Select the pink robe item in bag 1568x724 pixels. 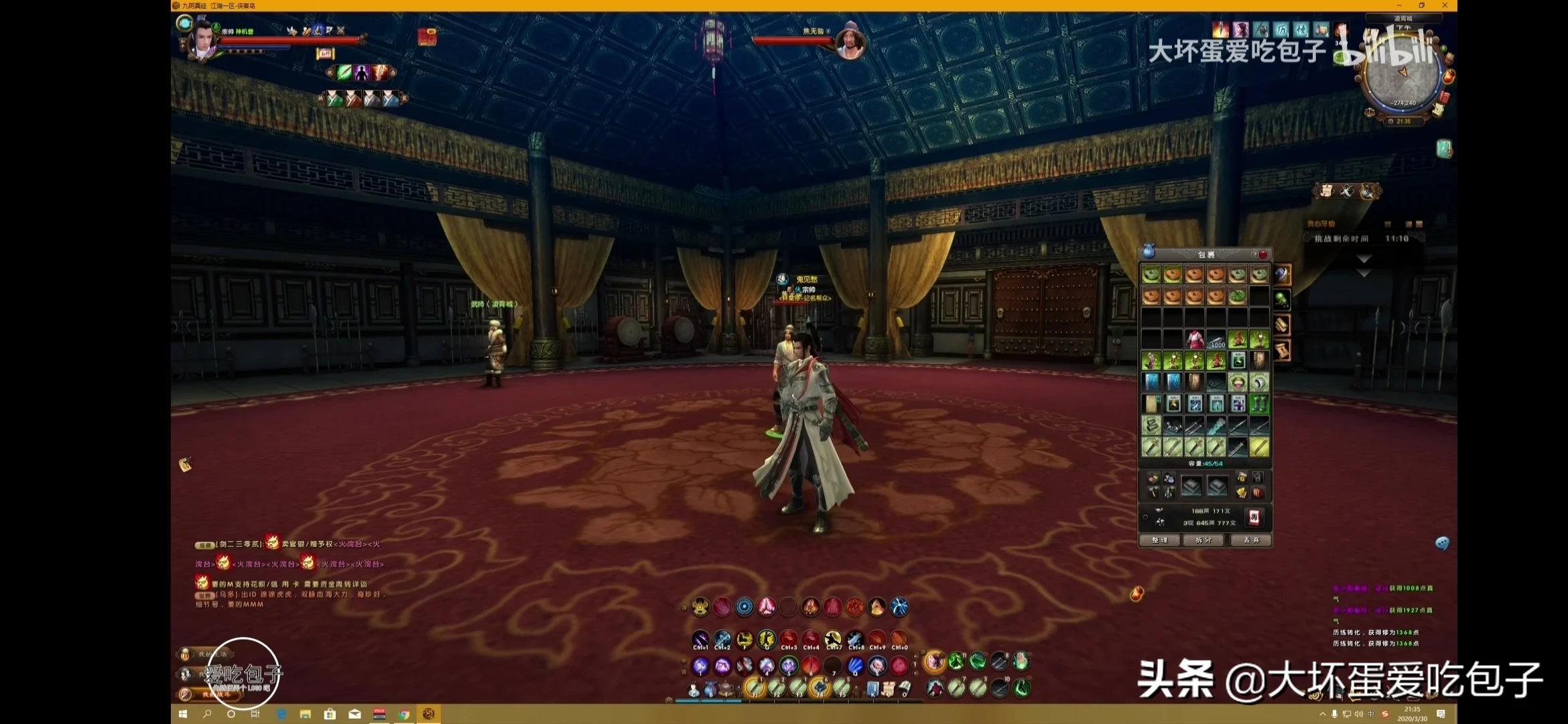click(1195, 339)
